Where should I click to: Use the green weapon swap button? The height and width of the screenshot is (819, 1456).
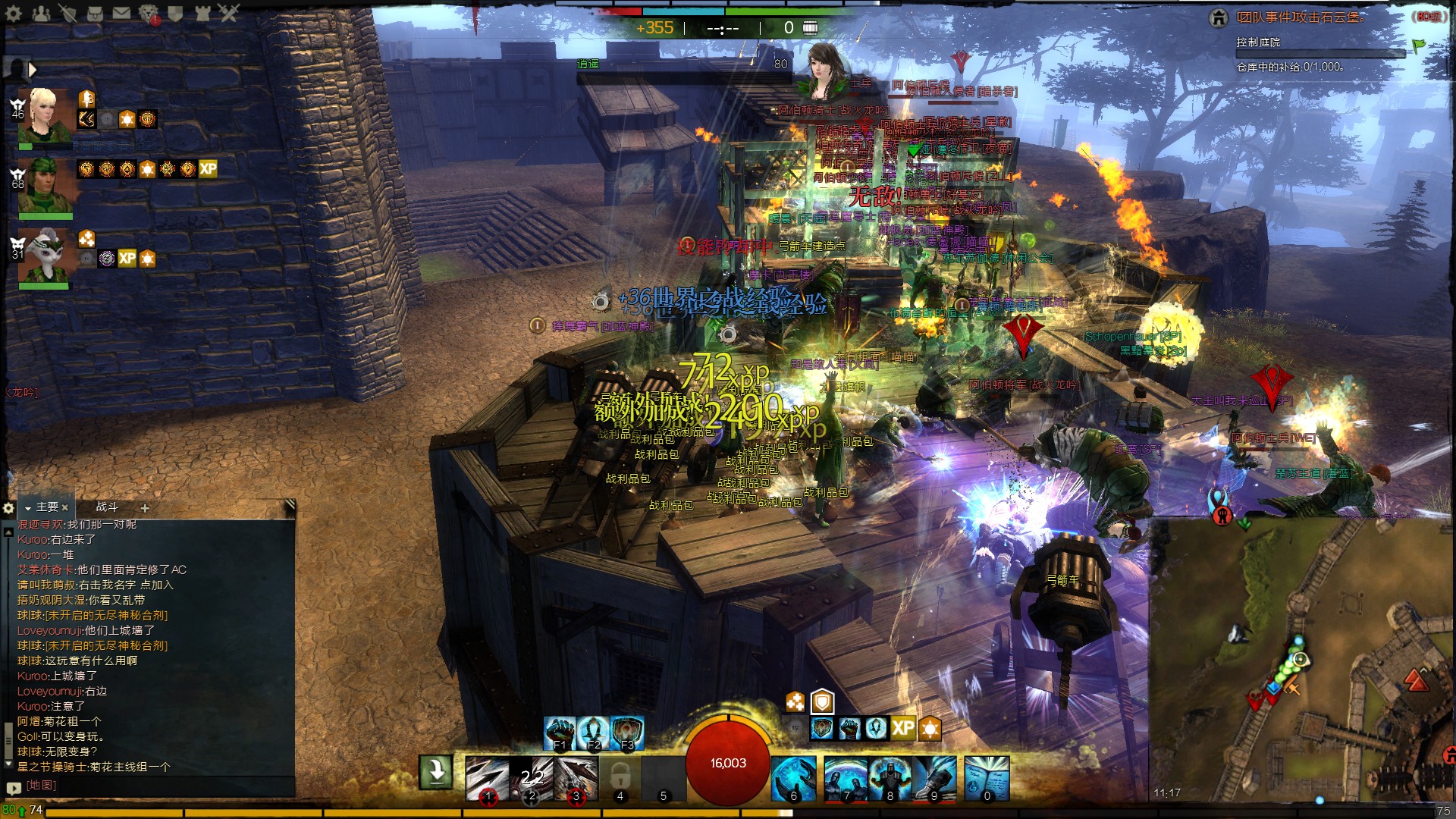click(436, 773)
